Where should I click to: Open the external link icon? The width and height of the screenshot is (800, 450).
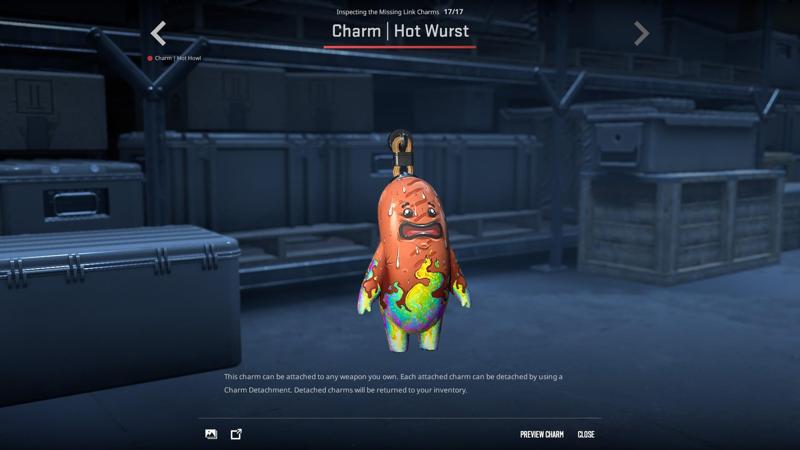[x=237, y=434]
